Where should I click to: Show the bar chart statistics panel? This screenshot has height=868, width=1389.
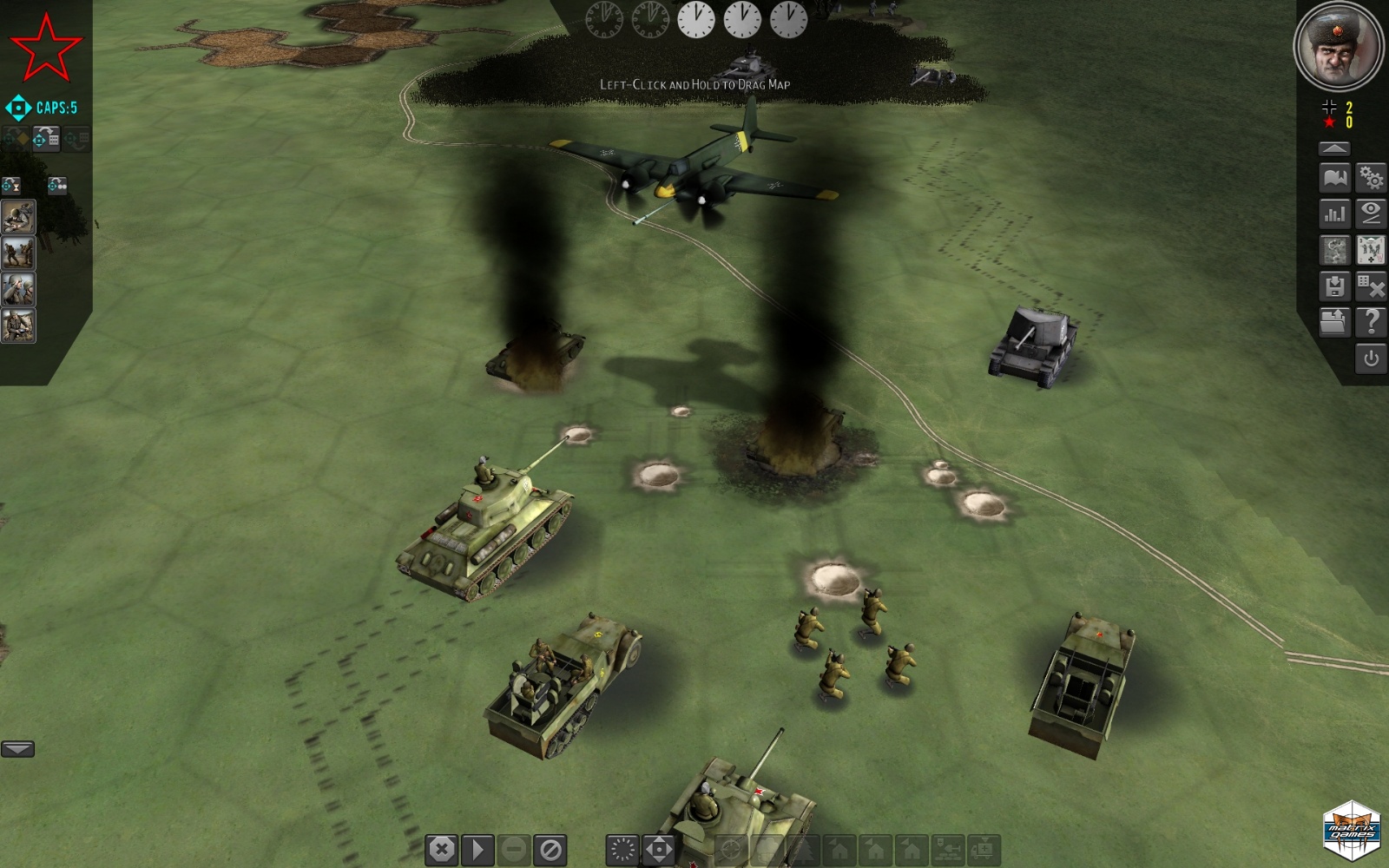[1335, 214]
